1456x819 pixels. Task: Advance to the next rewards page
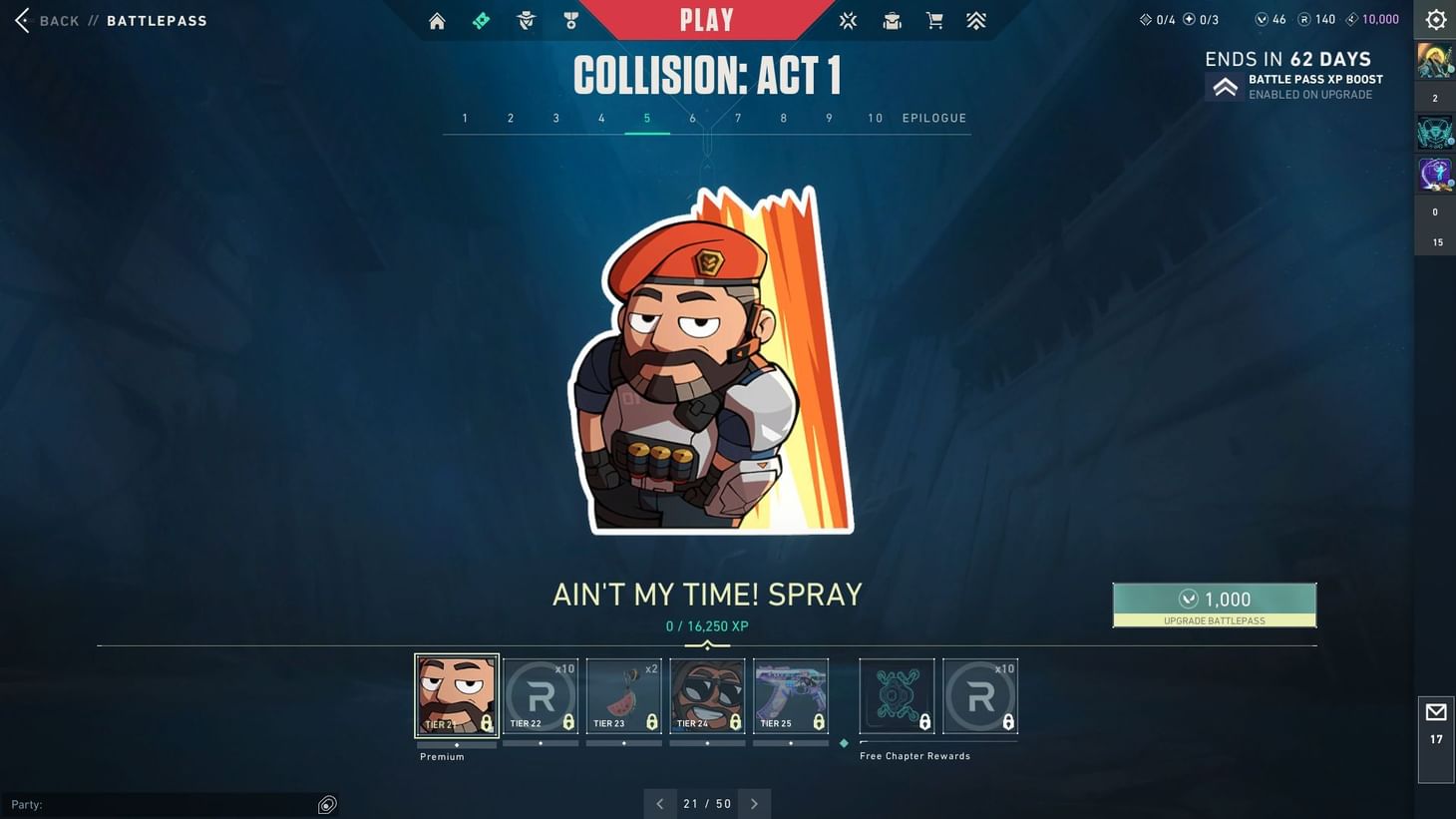tap(754, 803)
